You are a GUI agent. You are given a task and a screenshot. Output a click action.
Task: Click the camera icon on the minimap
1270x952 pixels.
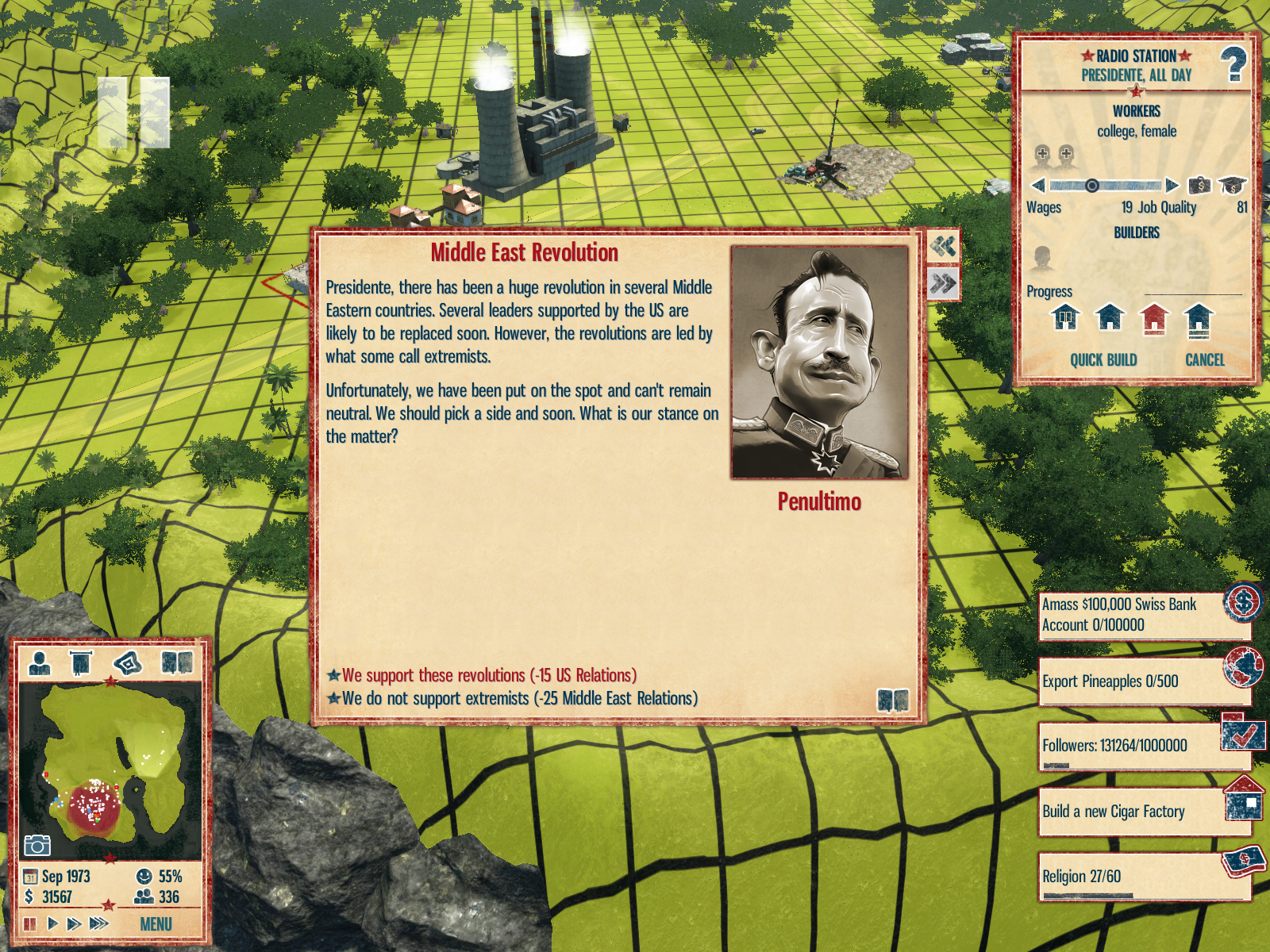click(x=37, y=846)
